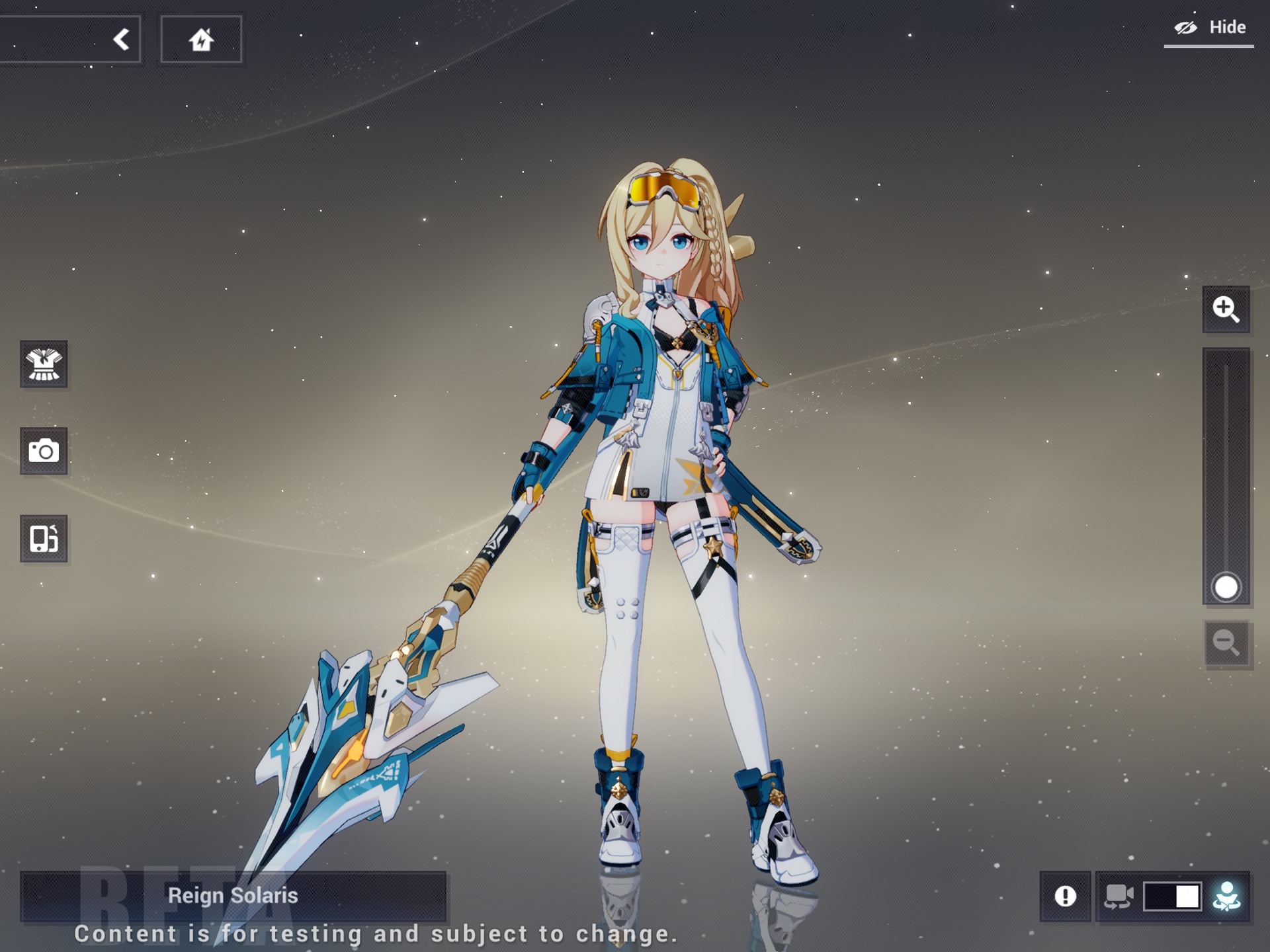Select the camera snapshot icon
Image resolution: width=1270 pixels, height=952 pixels.
coord(44,452)
